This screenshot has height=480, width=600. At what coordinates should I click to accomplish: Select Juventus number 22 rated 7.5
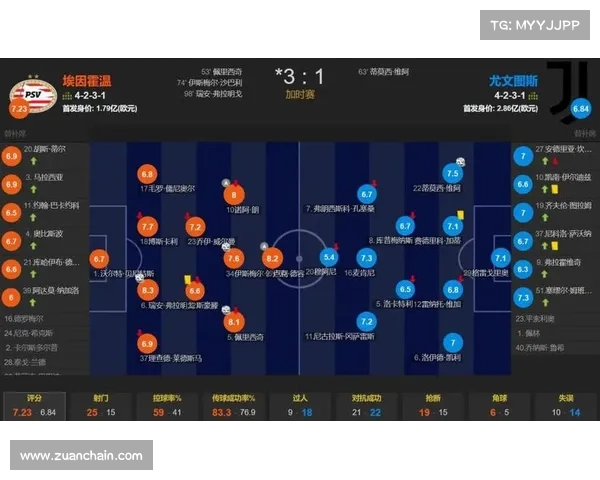click(451, 174)
